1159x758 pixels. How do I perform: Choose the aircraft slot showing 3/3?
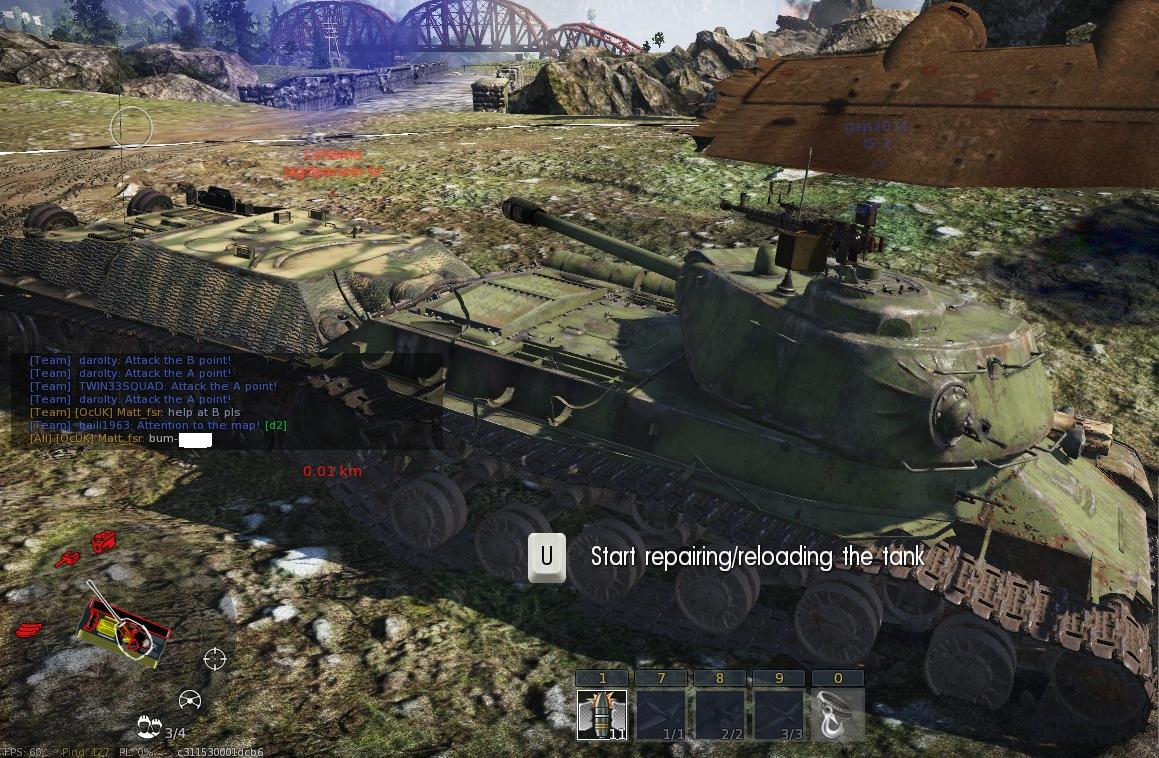778,715
